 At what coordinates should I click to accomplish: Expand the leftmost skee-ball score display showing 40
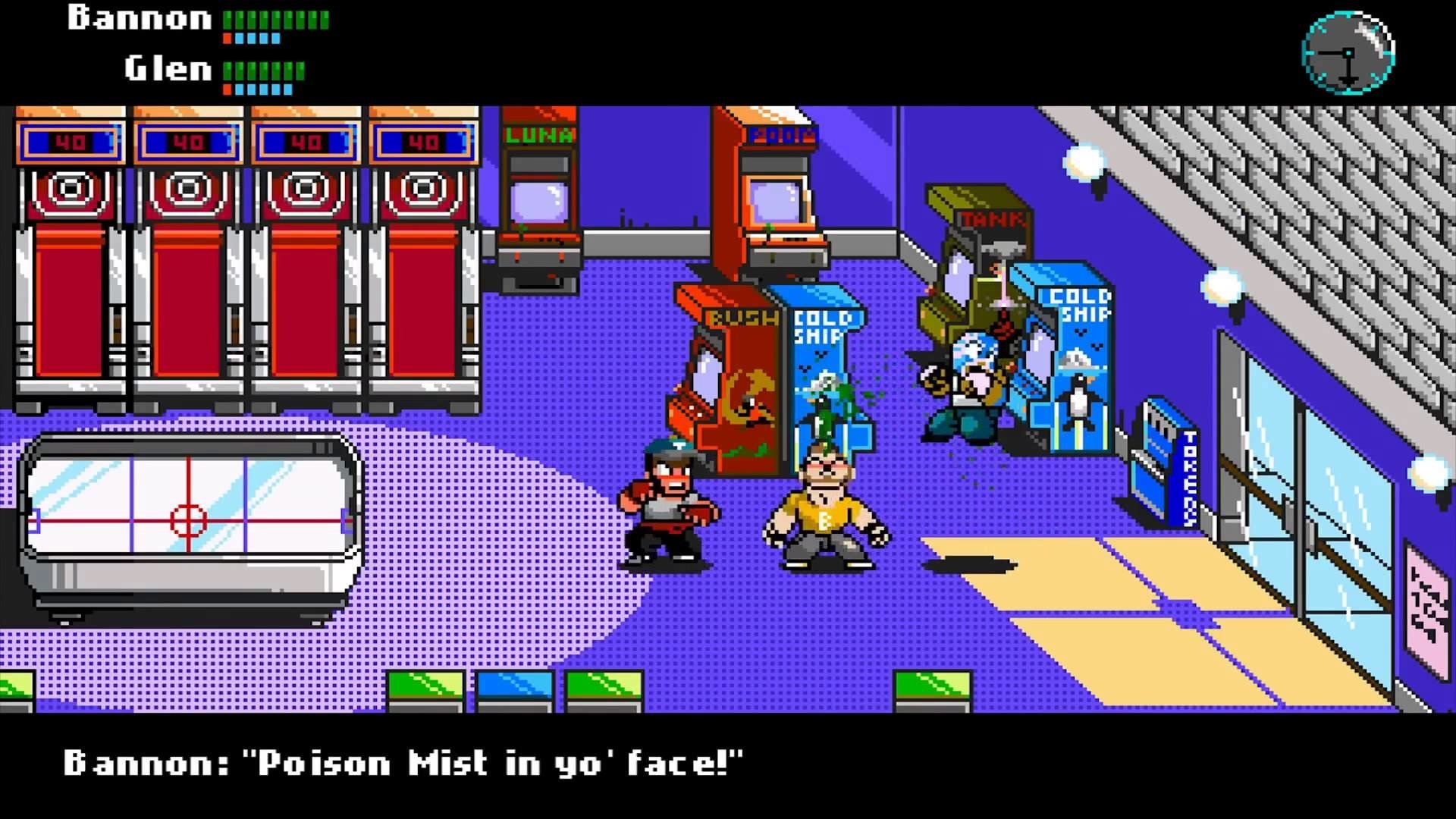point(68,140)
